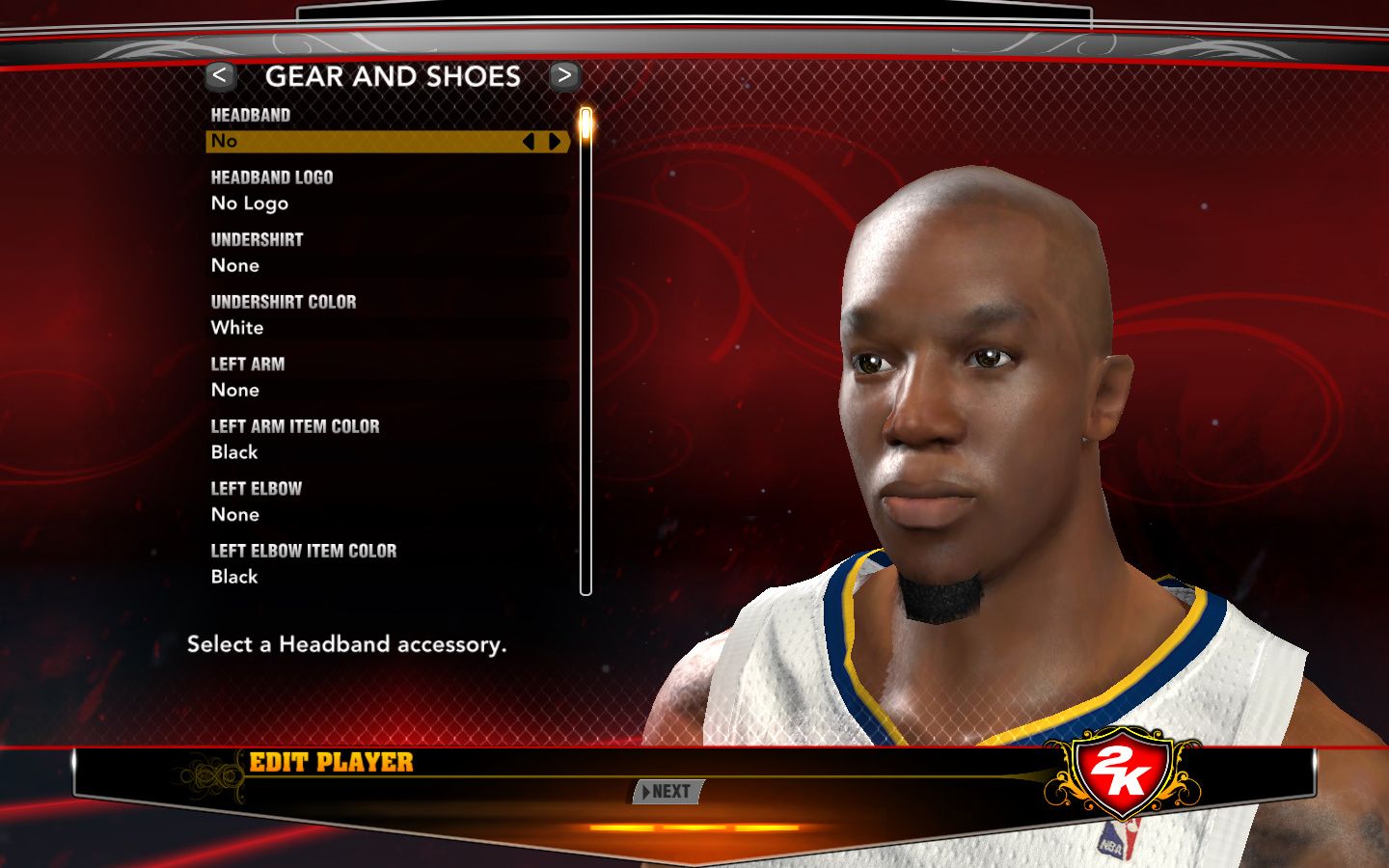Click the gear list scrollbar handle
Viewport: 1389px width, 868px height.
pyautogui.click(x=586, y=126)
